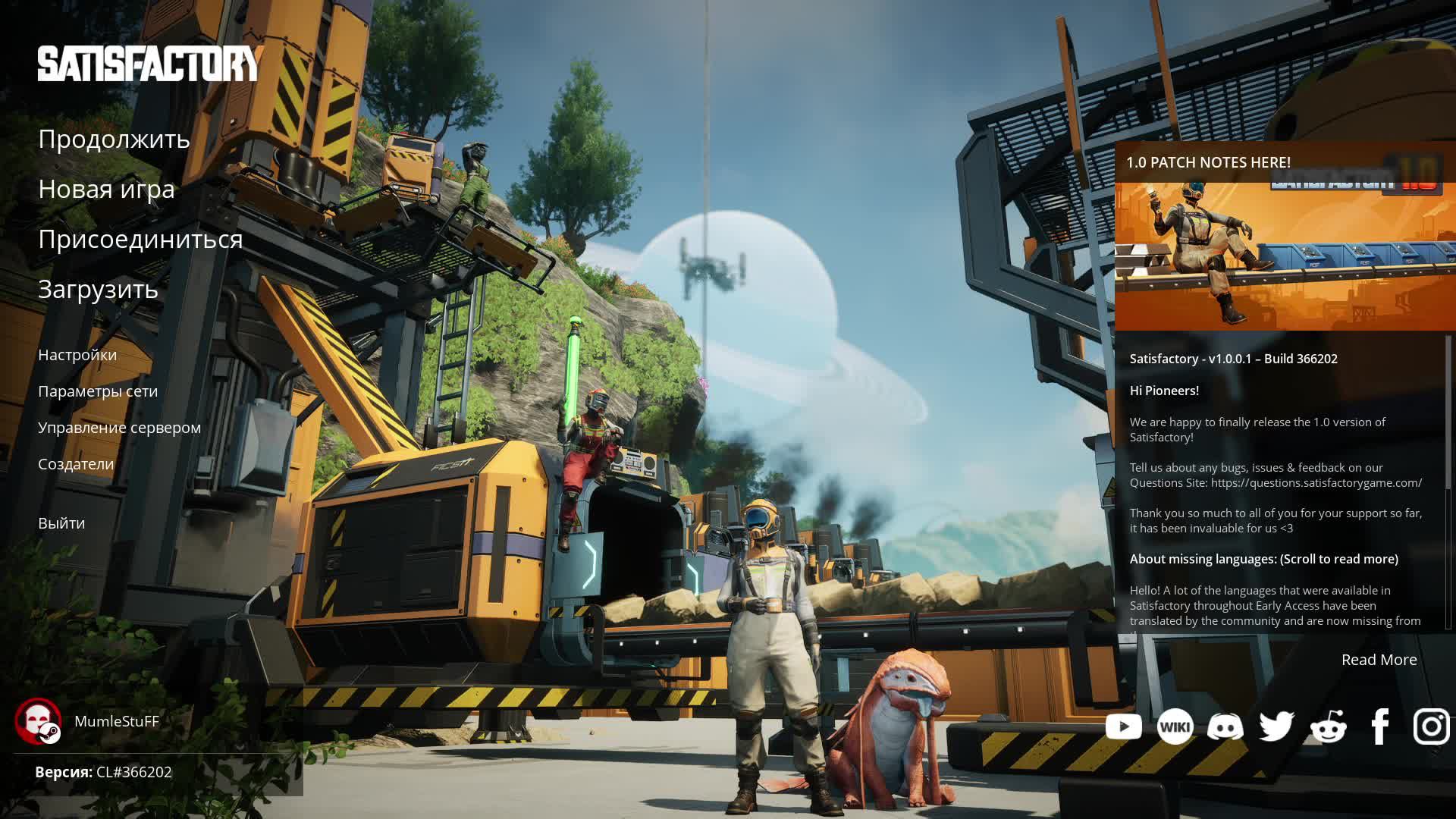Click the questions.satisfactorygame.com link
Viewport: 1456px width, 819px height.
click(1316, 483)
